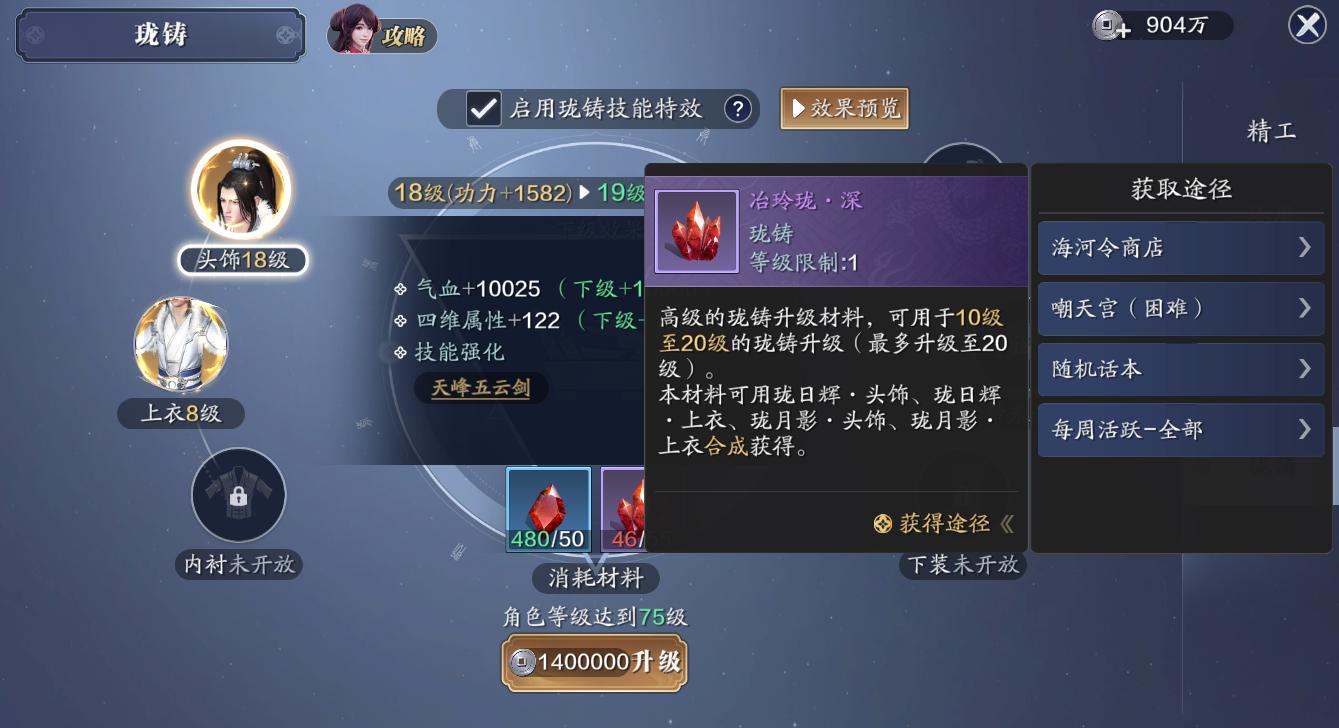Screen dimensions: 1339x728
Task: Select the red crystal material showing 480/50
Action: [548, 507]
